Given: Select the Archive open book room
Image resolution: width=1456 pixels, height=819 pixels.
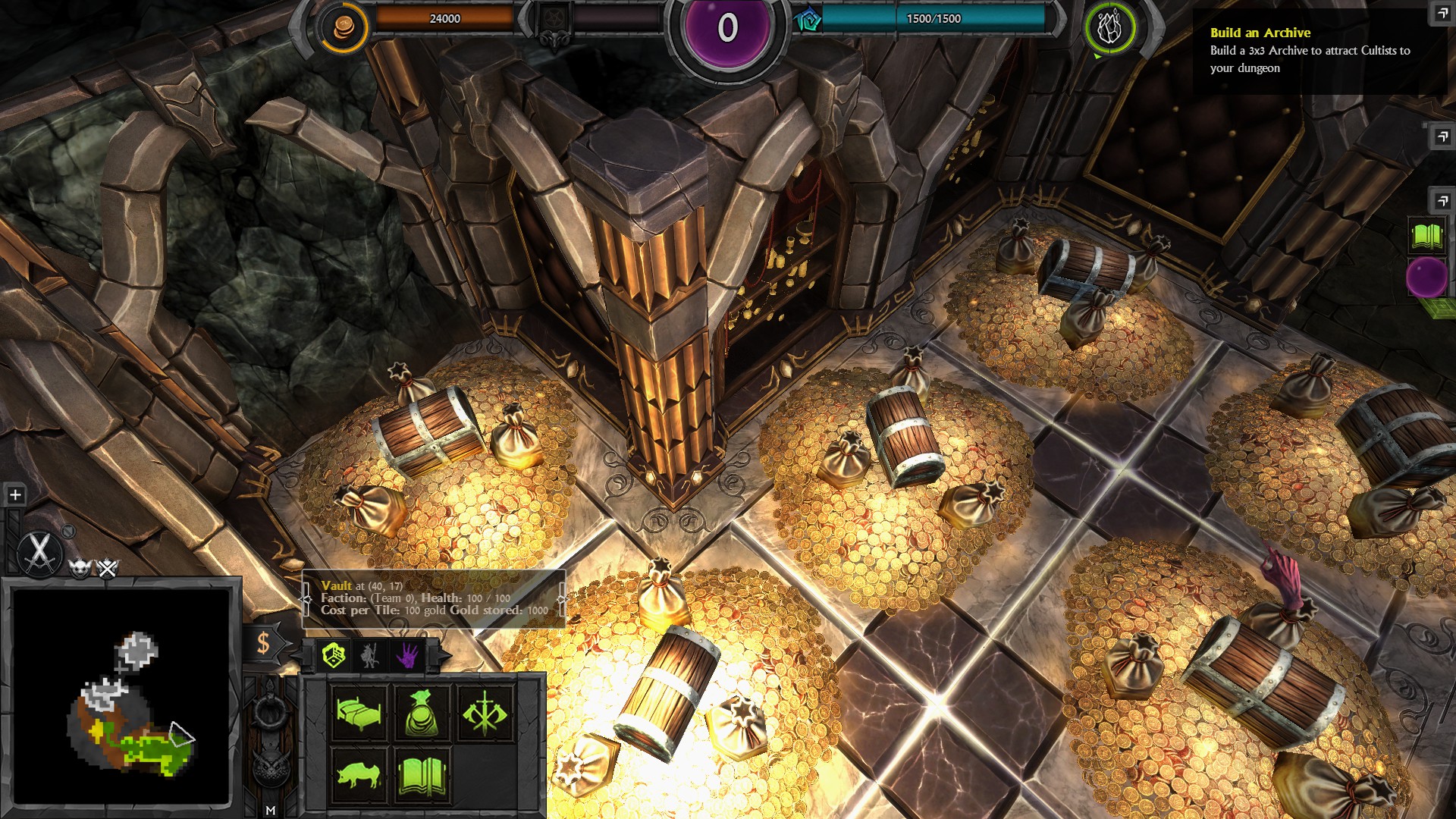Looking at the screenshot, I should click(422, 775).
